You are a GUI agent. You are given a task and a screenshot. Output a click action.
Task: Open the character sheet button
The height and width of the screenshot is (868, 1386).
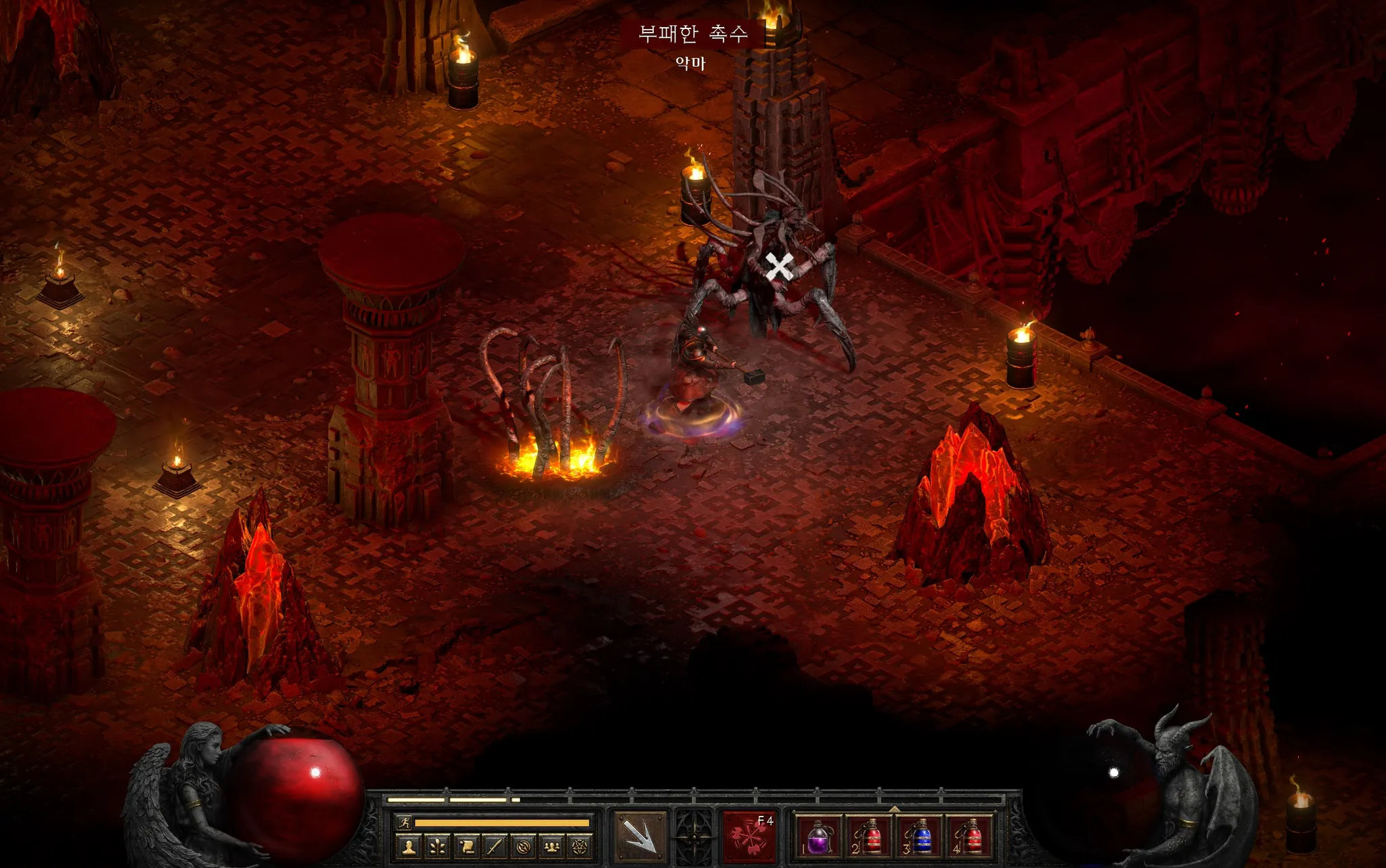click(x=408, y=846)
